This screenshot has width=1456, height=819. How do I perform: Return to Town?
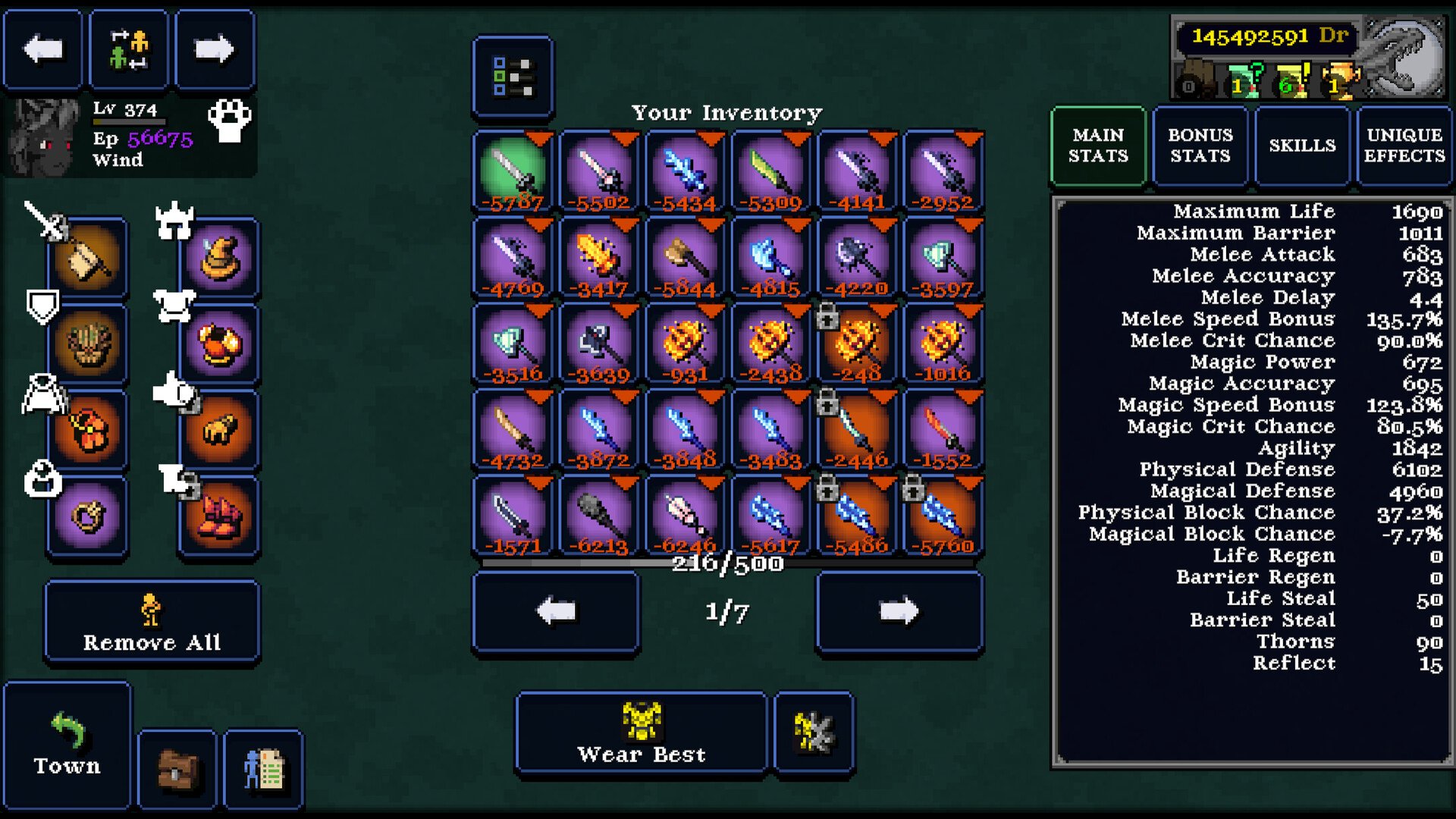click(x=67, y=745)
